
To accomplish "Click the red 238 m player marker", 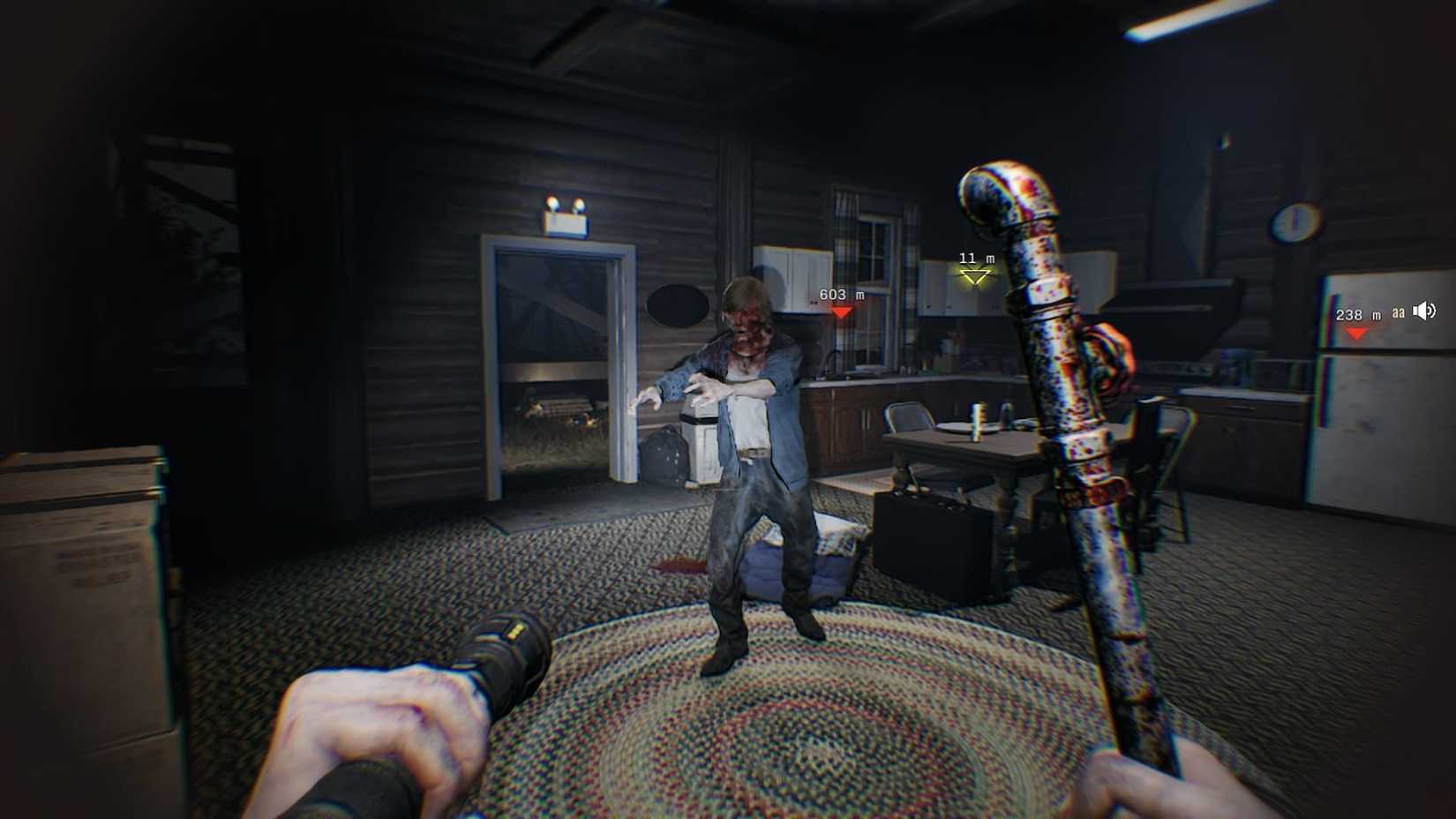I will click(x=1356, y=333).
